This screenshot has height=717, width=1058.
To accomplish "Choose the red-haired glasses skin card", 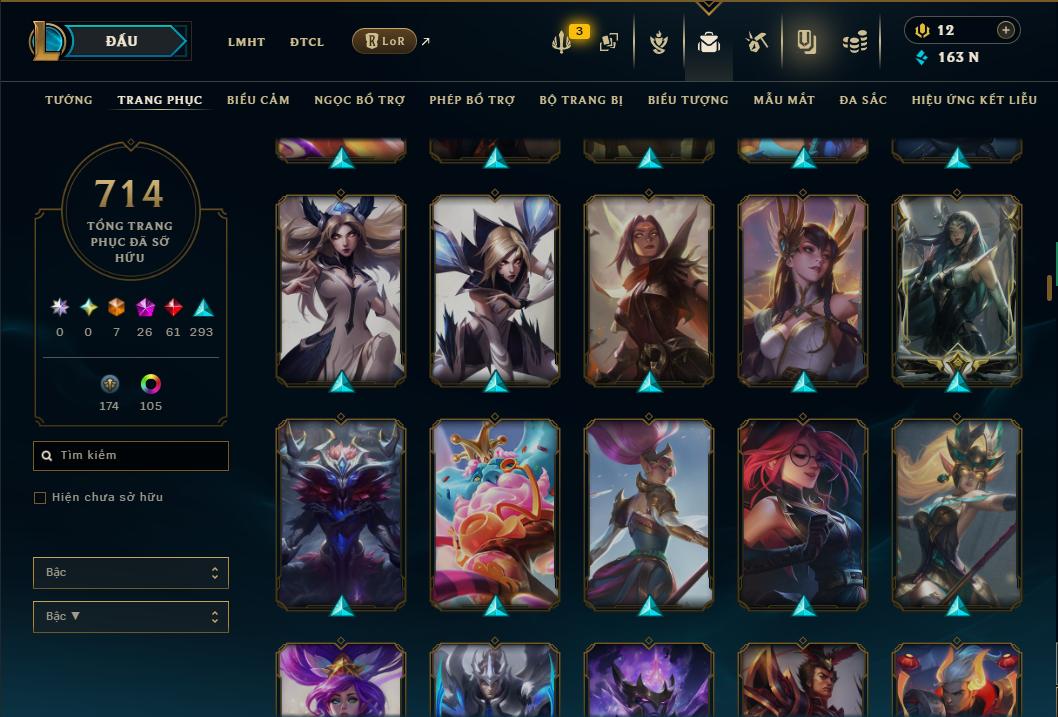I will click(803, 514).
